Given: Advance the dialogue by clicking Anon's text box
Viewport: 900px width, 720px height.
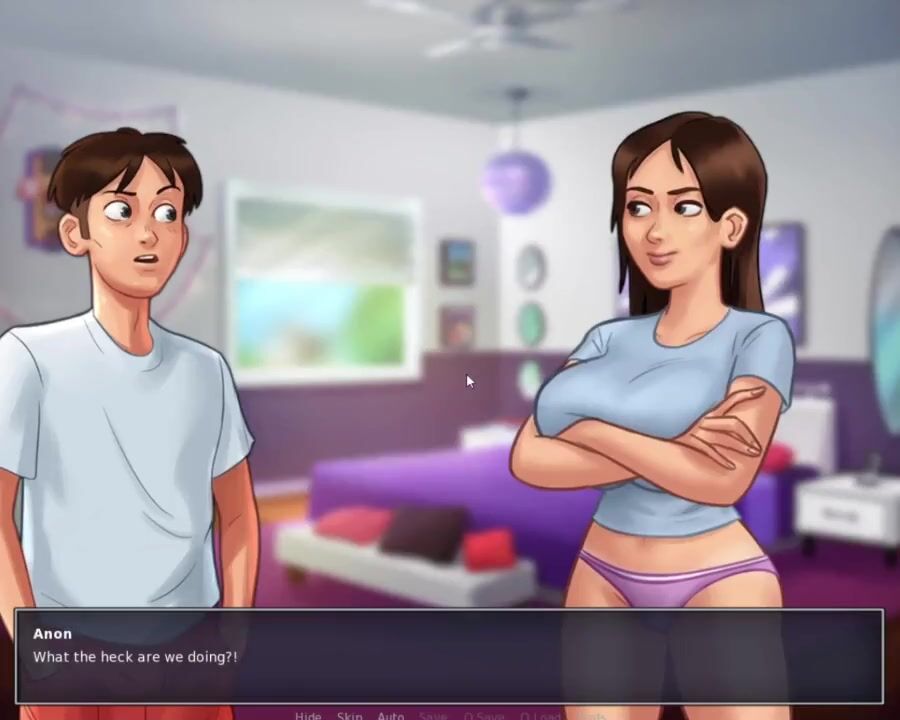Looking at the screenshot, I should pyautogui.click(x=448, y=656).
